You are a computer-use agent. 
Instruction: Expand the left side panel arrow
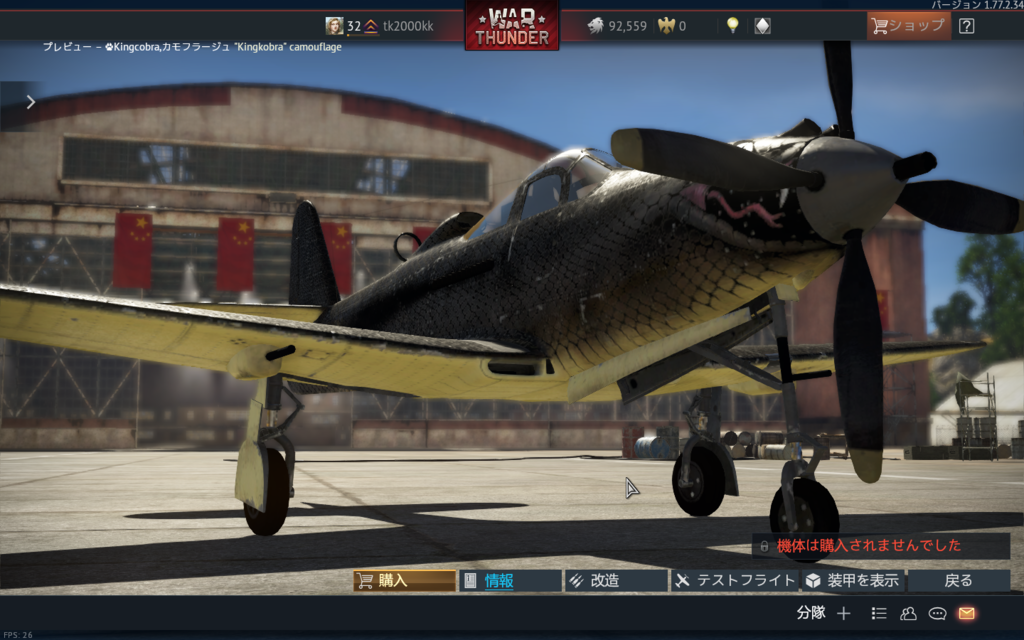(31, 101)
